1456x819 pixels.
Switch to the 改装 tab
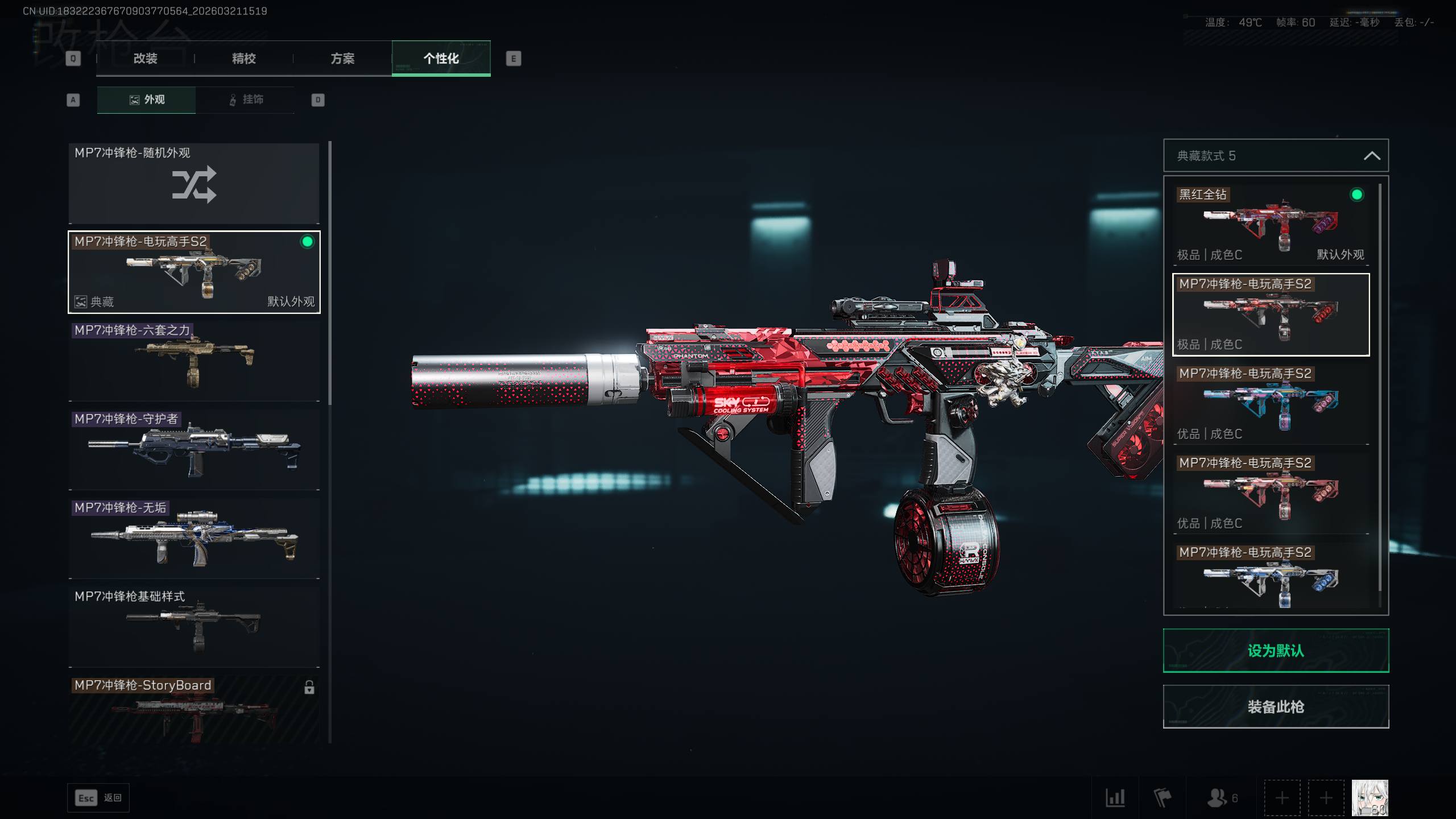pyautogui.click(x=145, y=59)
